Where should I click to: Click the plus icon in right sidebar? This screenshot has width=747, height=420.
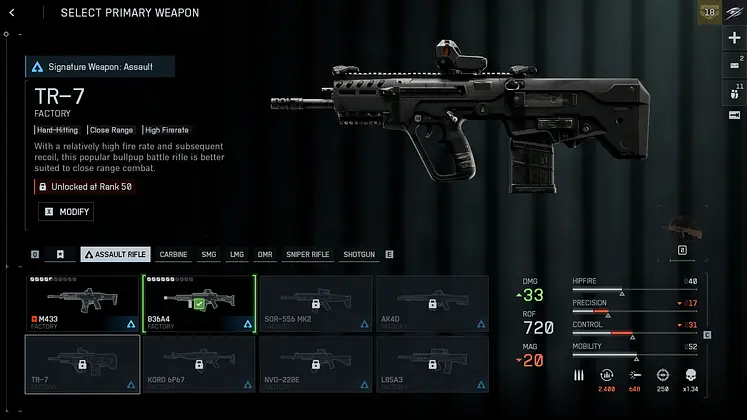click(735, 38)
